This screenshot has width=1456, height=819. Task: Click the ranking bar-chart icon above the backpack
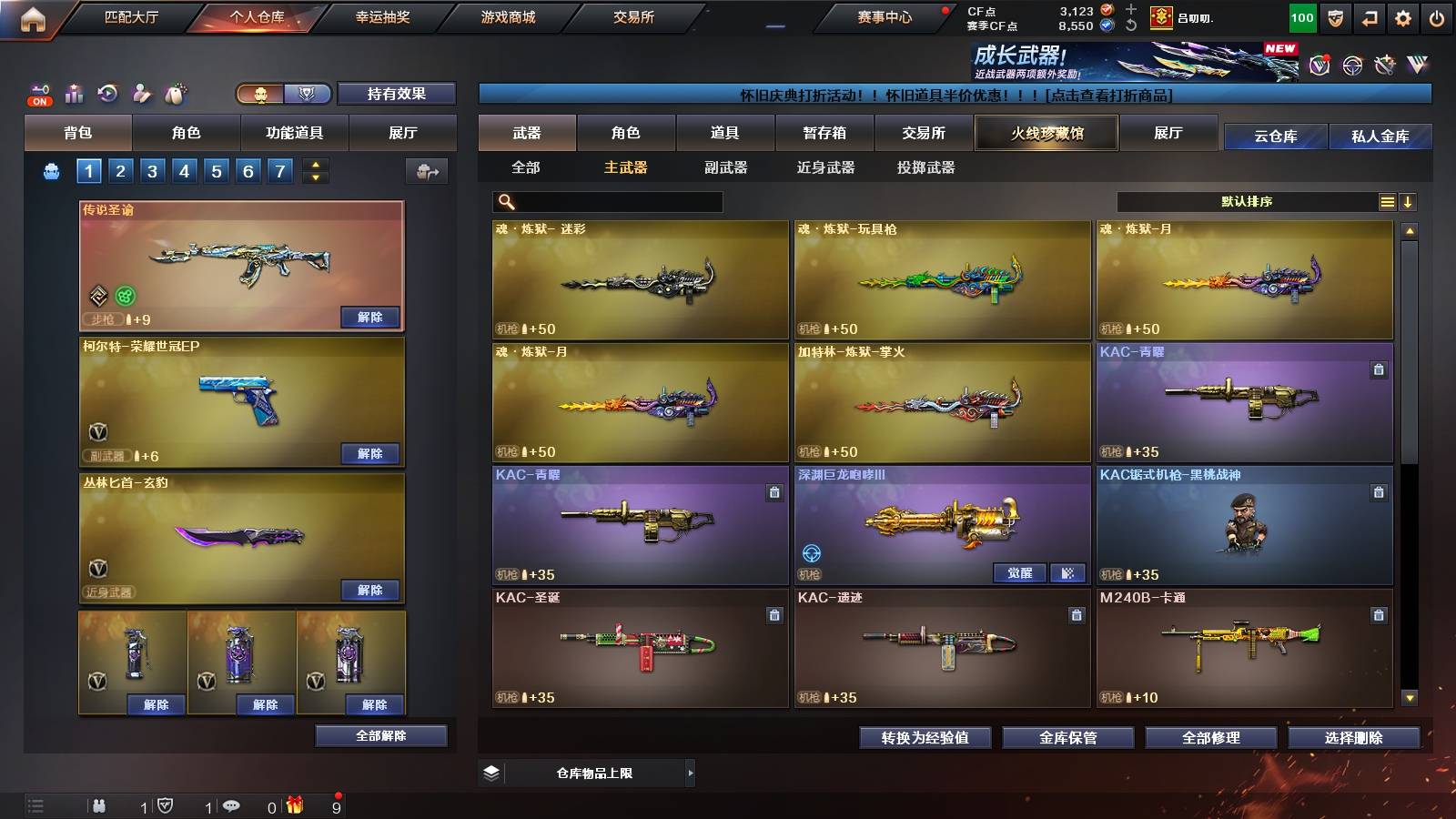[x=74, y=93]
